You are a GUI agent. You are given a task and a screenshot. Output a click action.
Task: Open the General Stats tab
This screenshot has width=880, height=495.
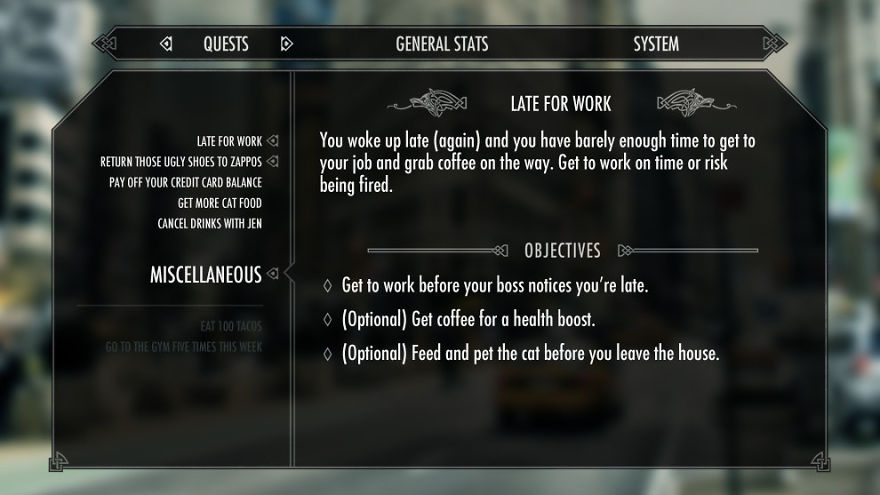click(441, 44)
